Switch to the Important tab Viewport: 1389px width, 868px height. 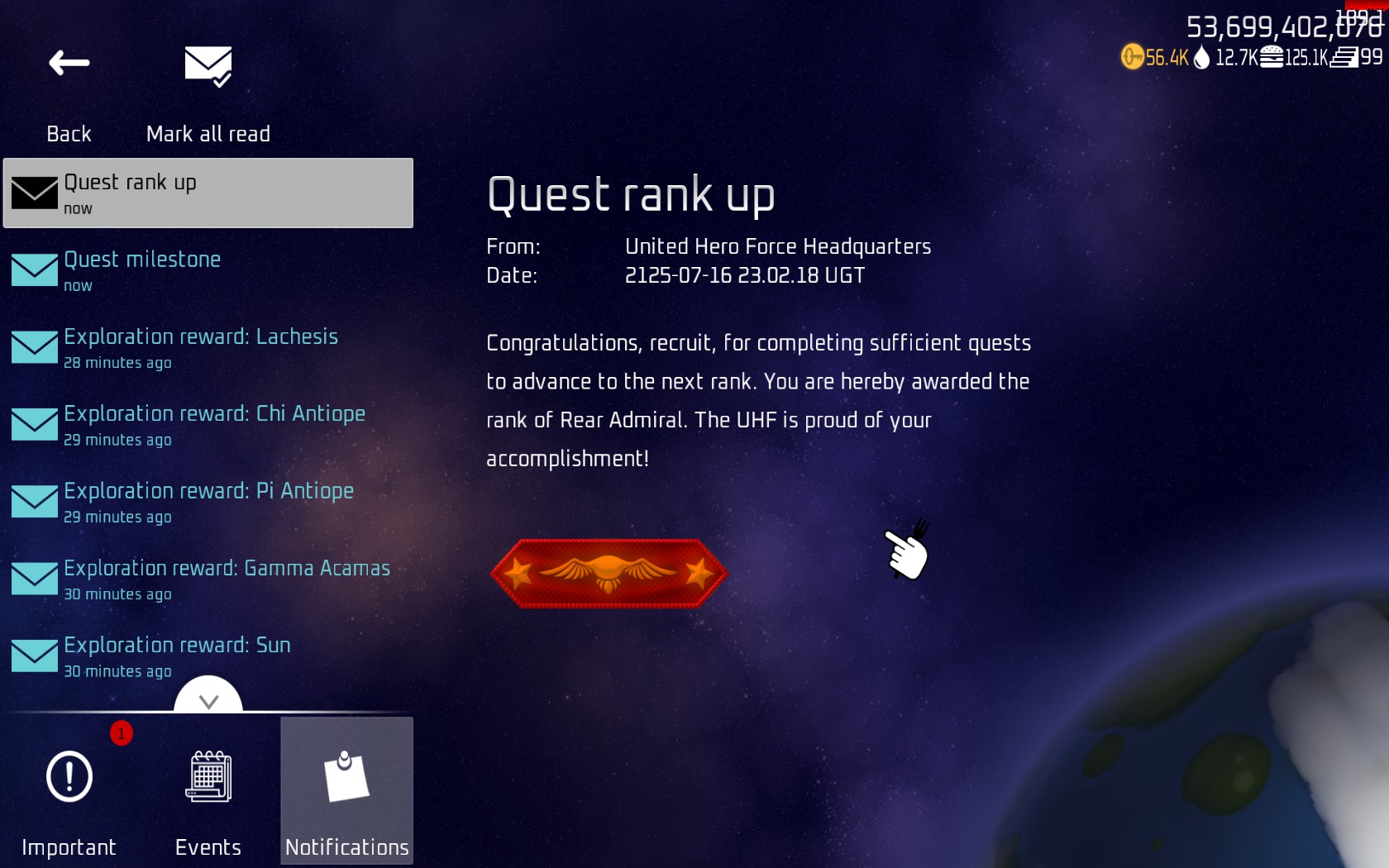tap(69, 791)
